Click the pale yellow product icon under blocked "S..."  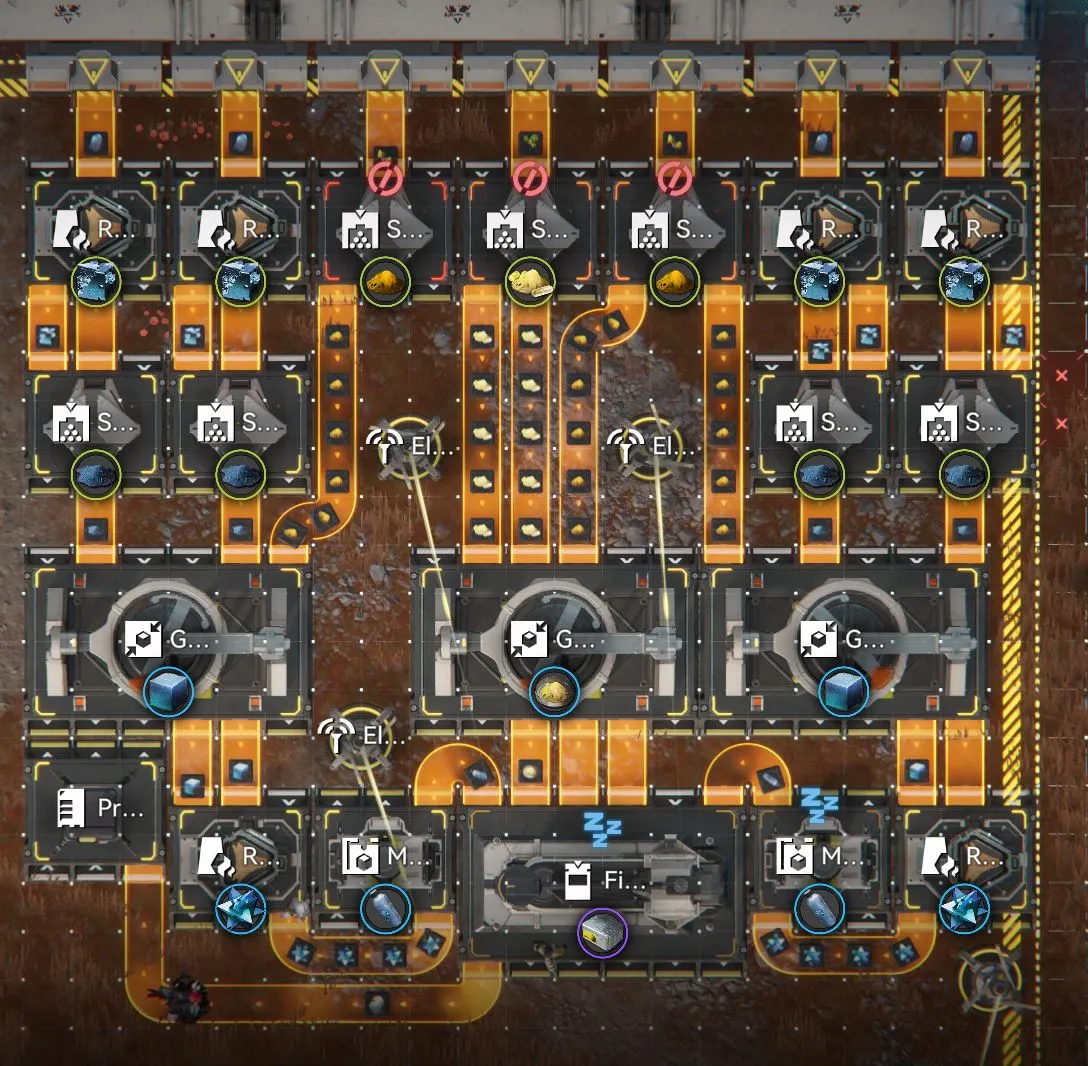(x=528, y=282)
